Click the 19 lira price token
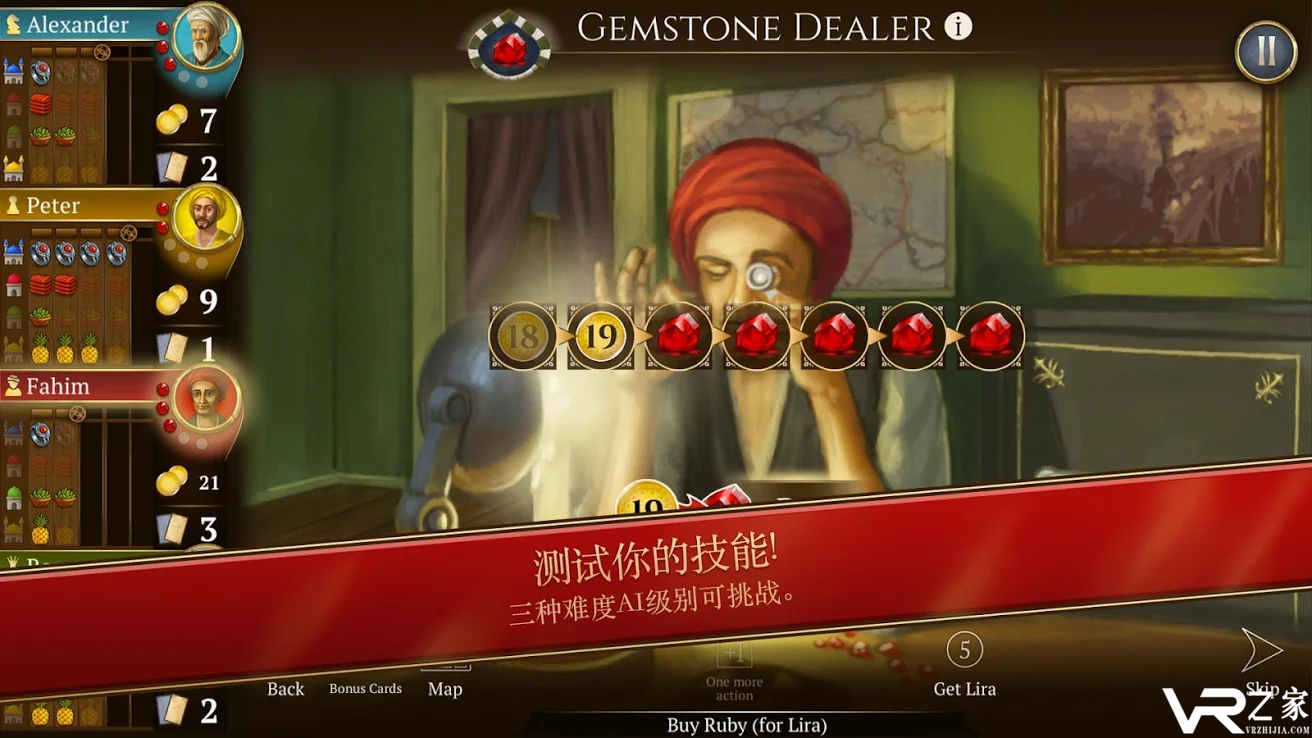Image resolution: width=1312 pixels, height=738 pixels. pyautogui.click(x=600, y=336)
